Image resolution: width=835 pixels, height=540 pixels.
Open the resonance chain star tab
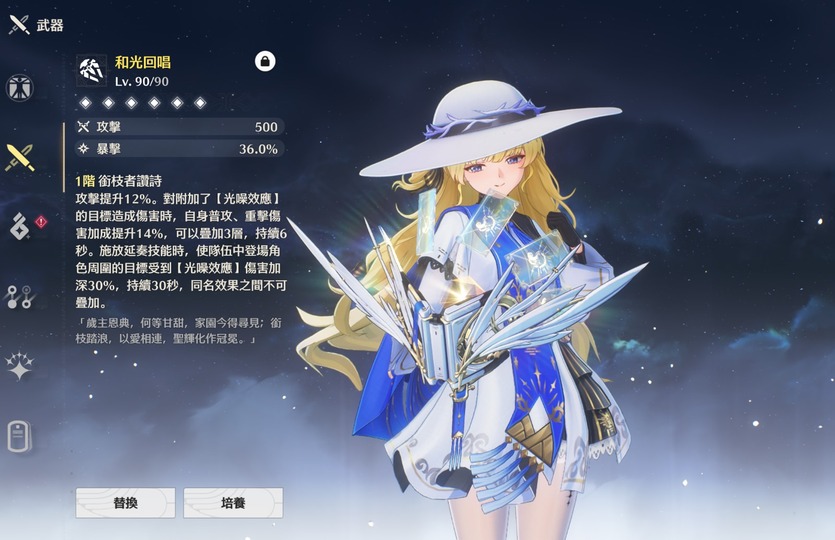[x=19, y=366]
